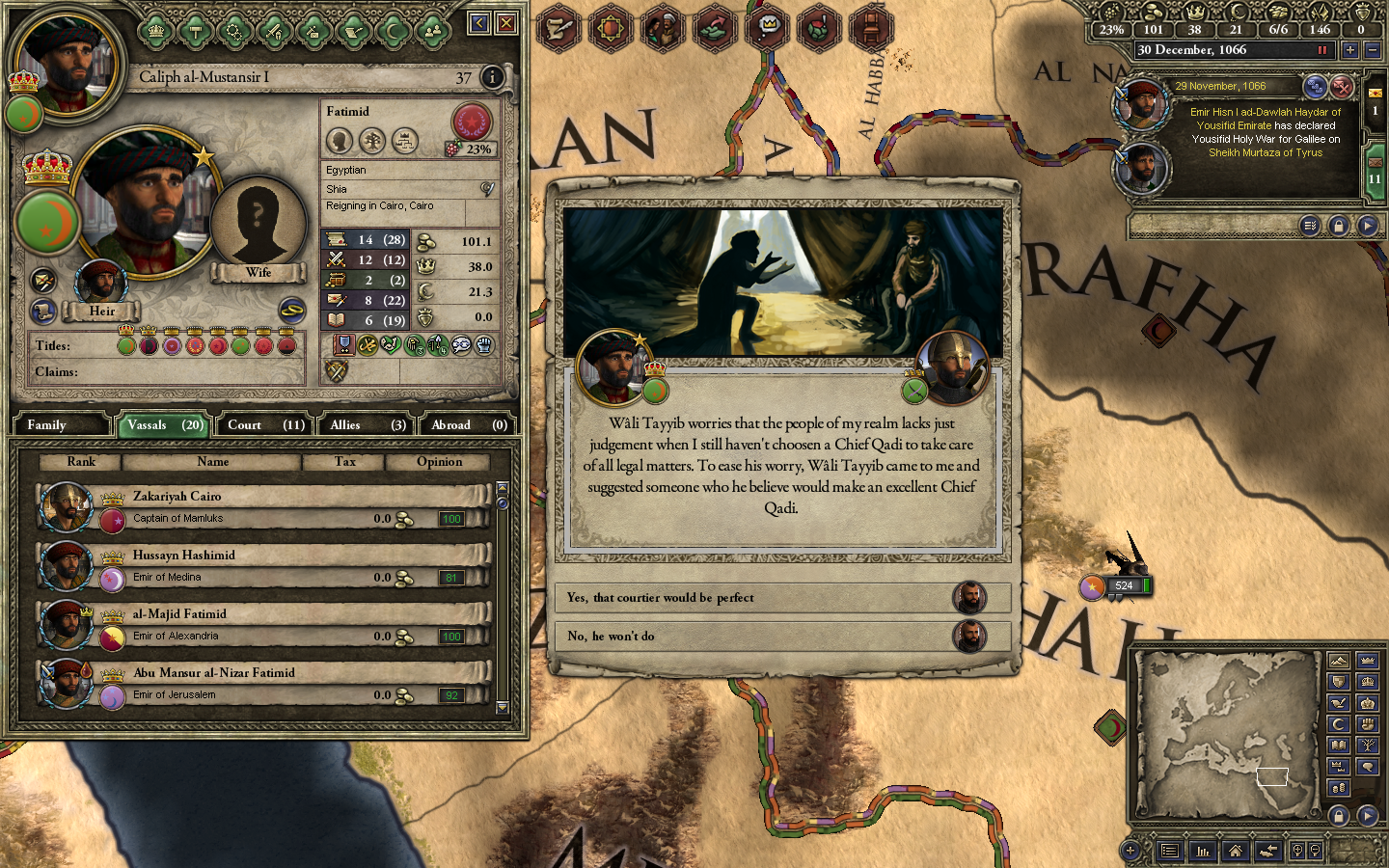The image size is (1389, 868).
Task: Open the Military screen with the sword icon
Action: pos(276,30)
